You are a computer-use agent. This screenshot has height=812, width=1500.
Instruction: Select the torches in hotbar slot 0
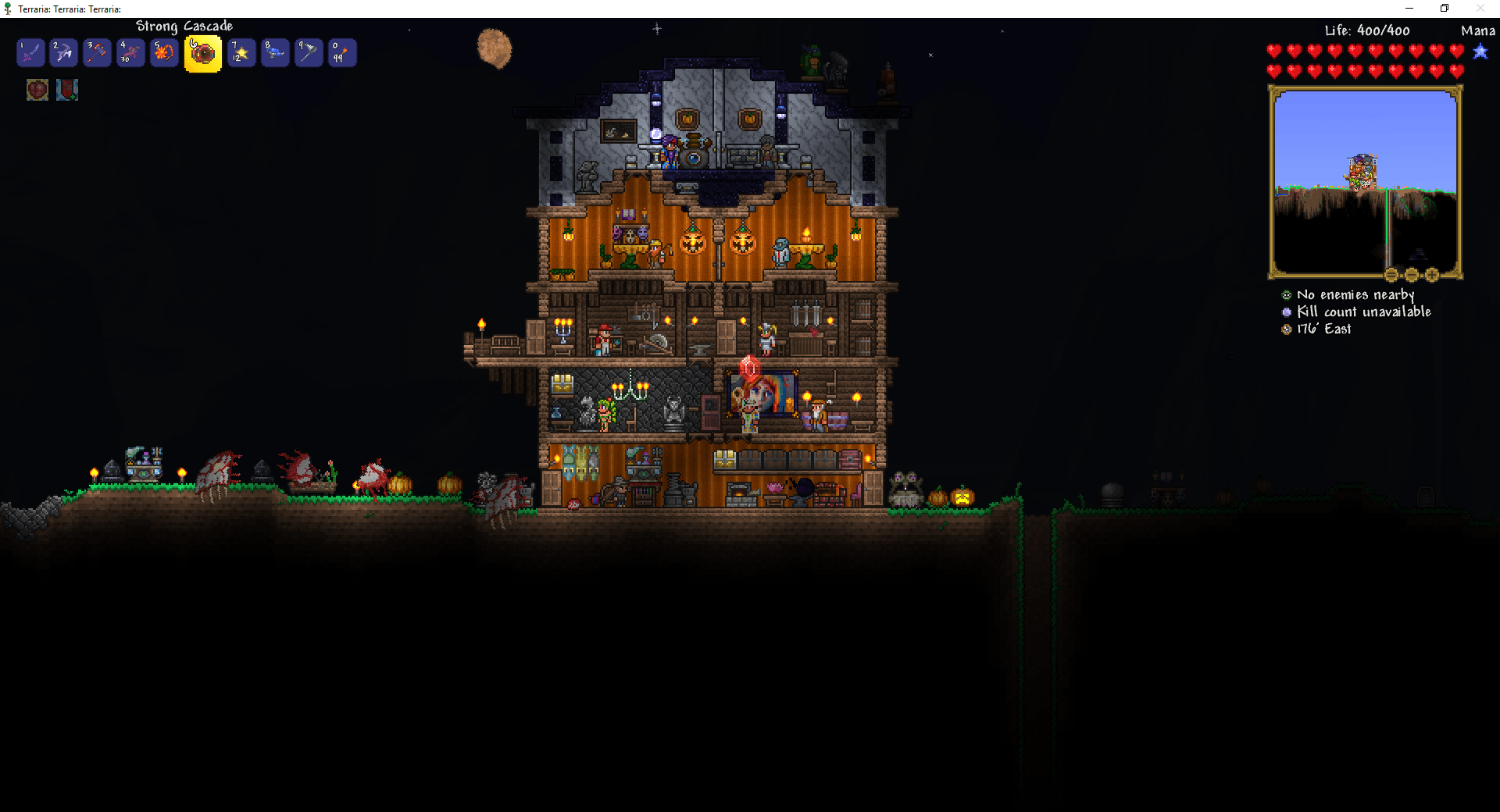341,52
